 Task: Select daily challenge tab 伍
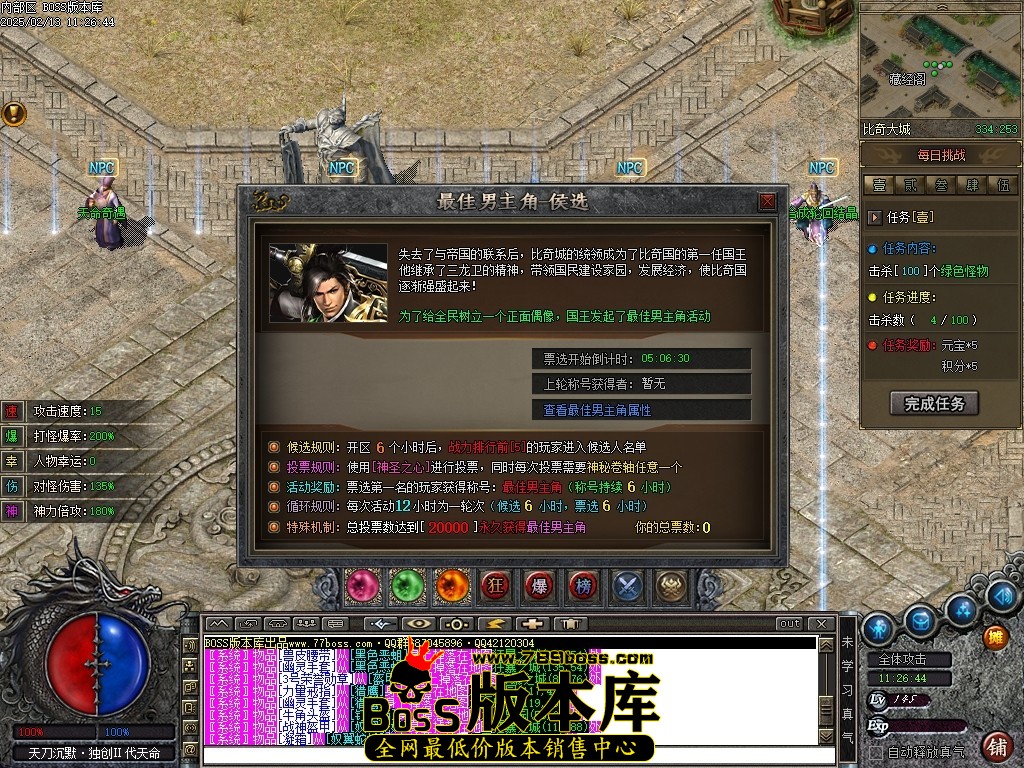tap(1003, 185)
